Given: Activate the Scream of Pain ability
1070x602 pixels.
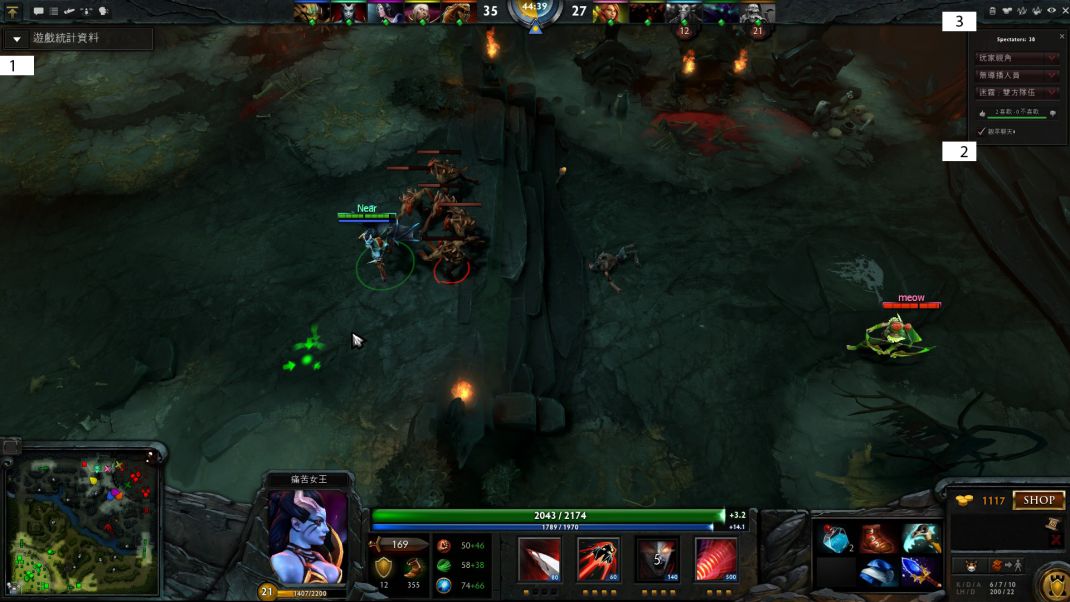Looking at the screenshot, I should pos(657,558).
